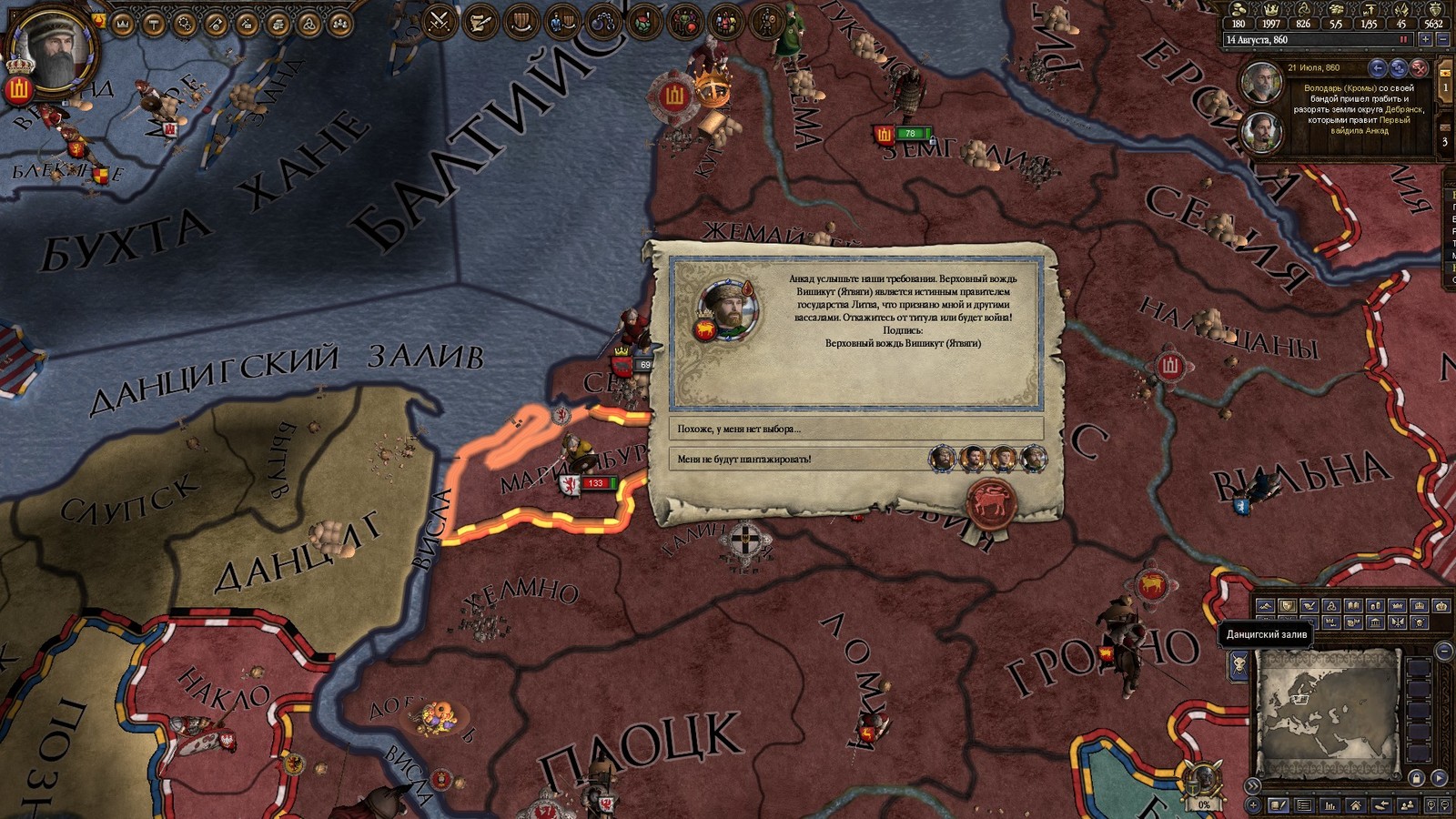The height and width of the screenshot is (819, 1456).
Task: Decrease game speed with the minus button
Action: [x=1442, y=40]
